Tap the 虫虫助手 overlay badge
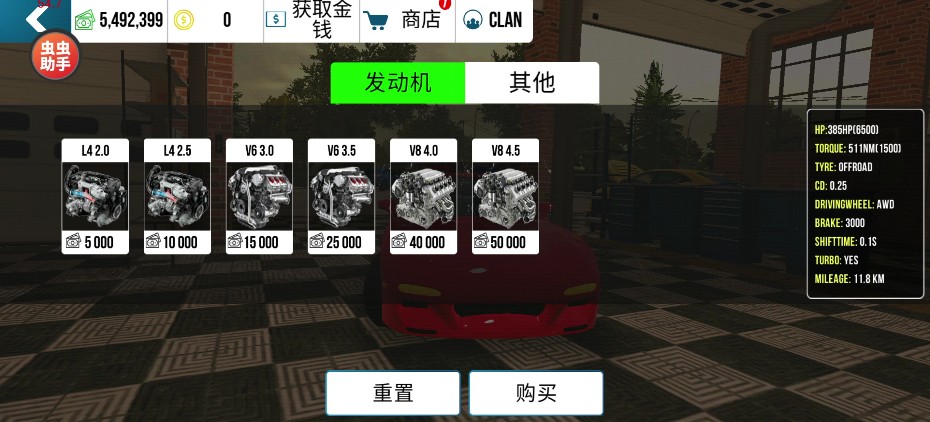Viewport: 930px width, 422px height. click(54, 57)
